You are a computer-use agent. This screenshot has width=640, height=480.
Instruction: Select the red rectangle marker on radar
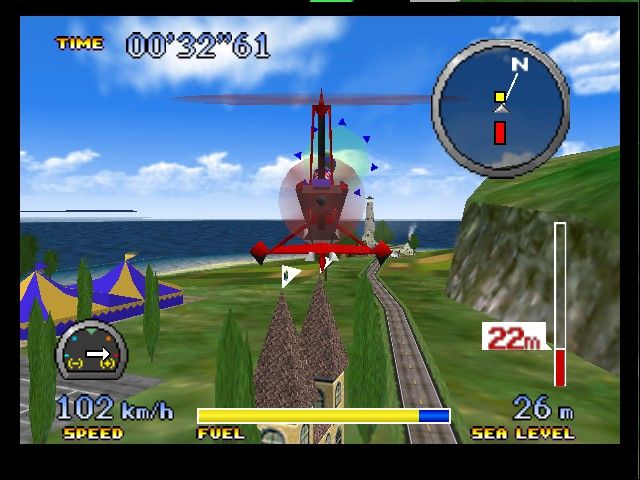click(x=500, y=132)
